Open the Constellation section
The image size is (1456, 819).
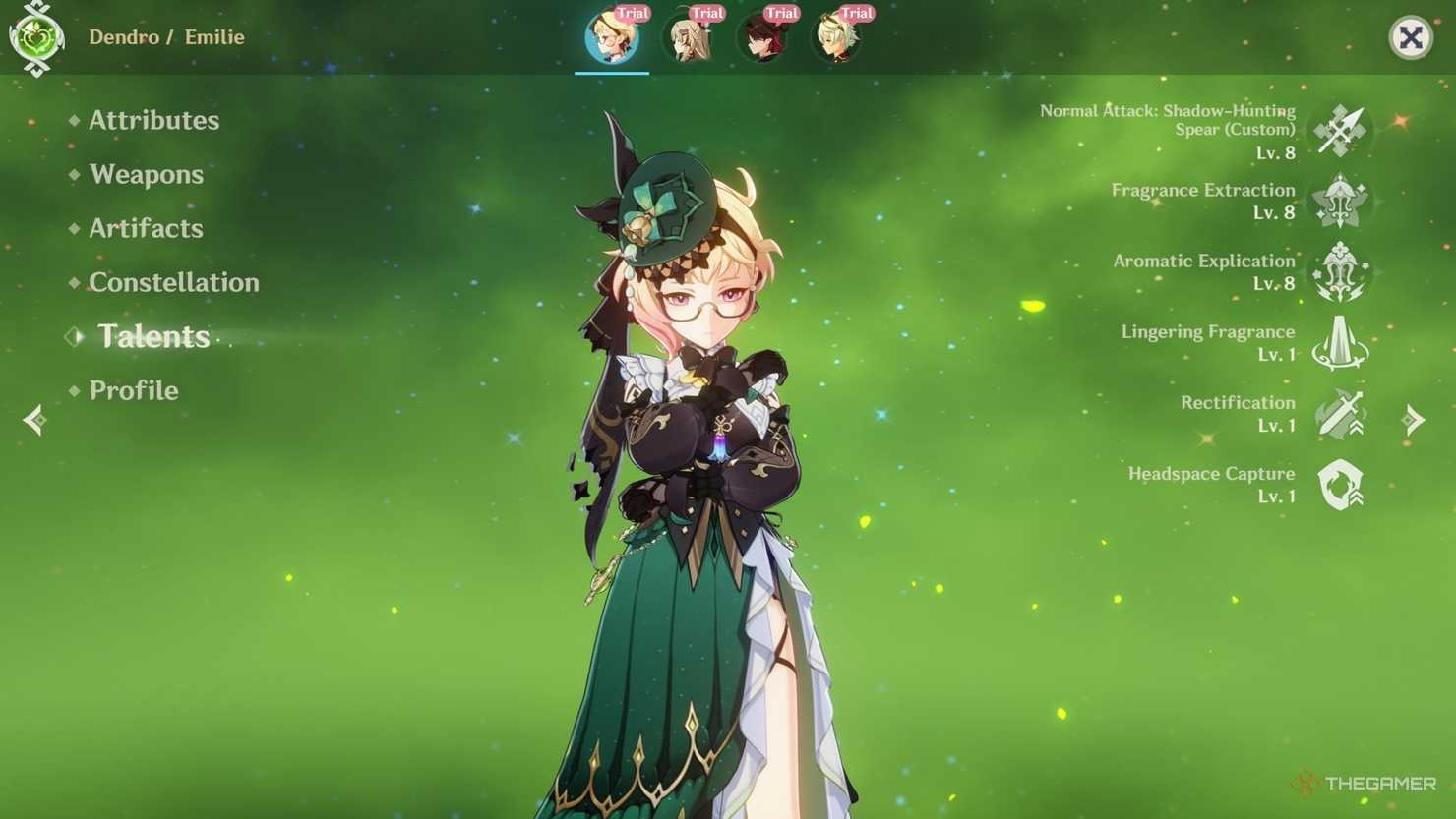[x=174, y=282]
